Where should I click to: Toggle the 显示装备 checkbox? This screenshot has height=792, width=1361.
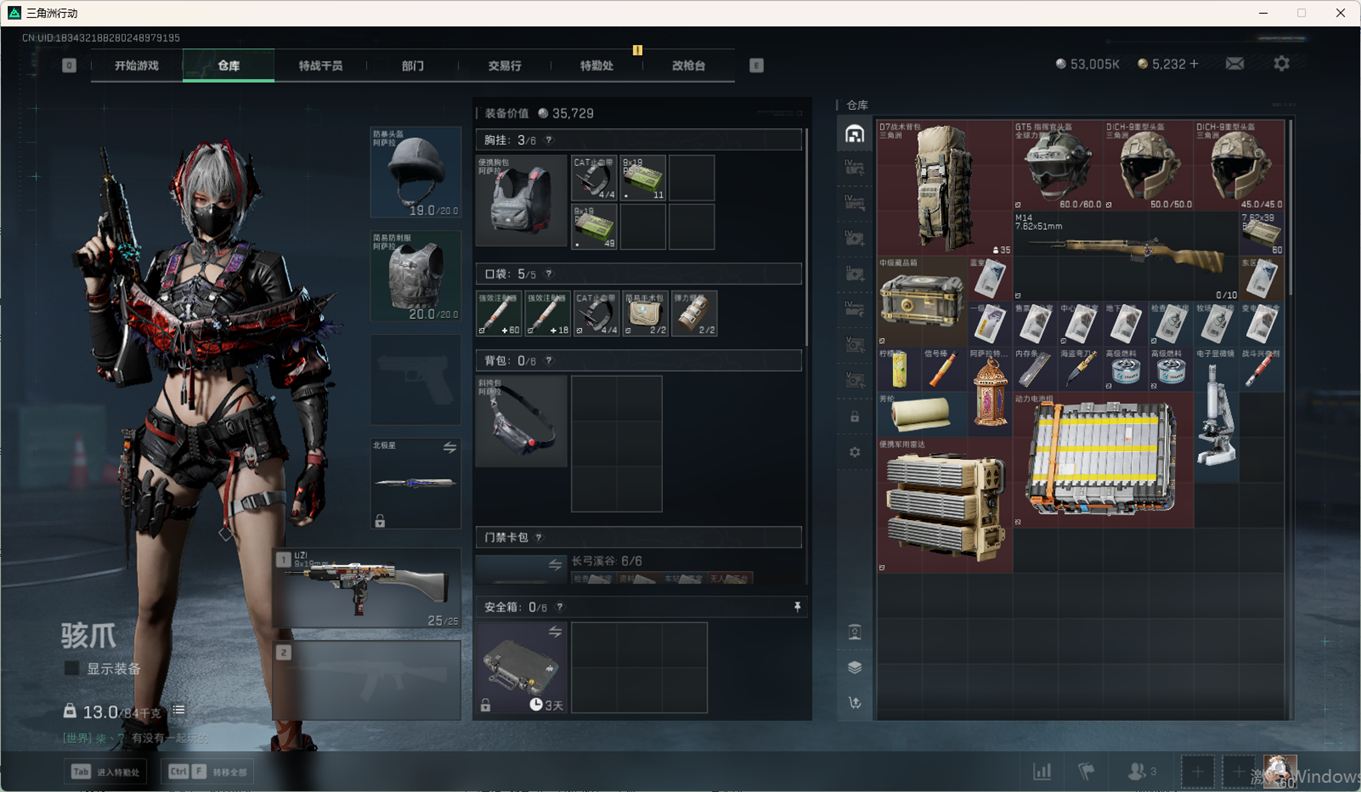coord(72,668)
